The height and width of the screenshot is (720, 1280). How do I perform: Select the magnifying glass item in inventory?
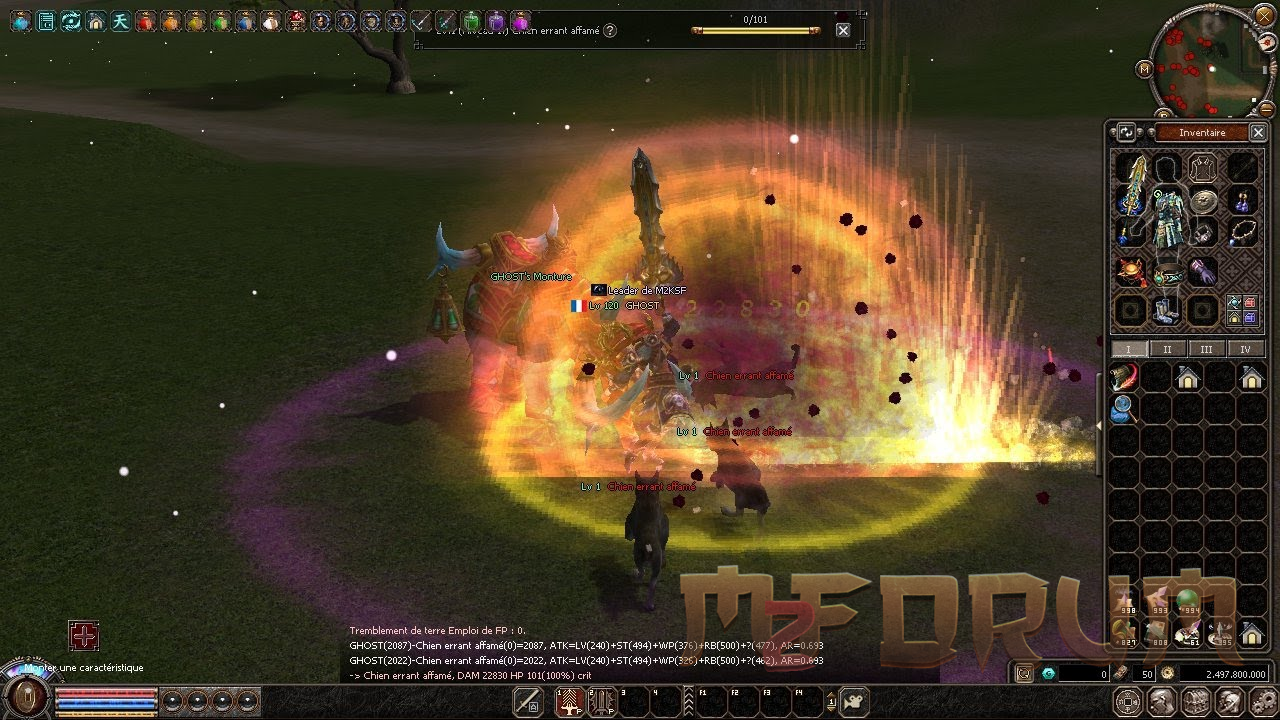(1122, 408)
